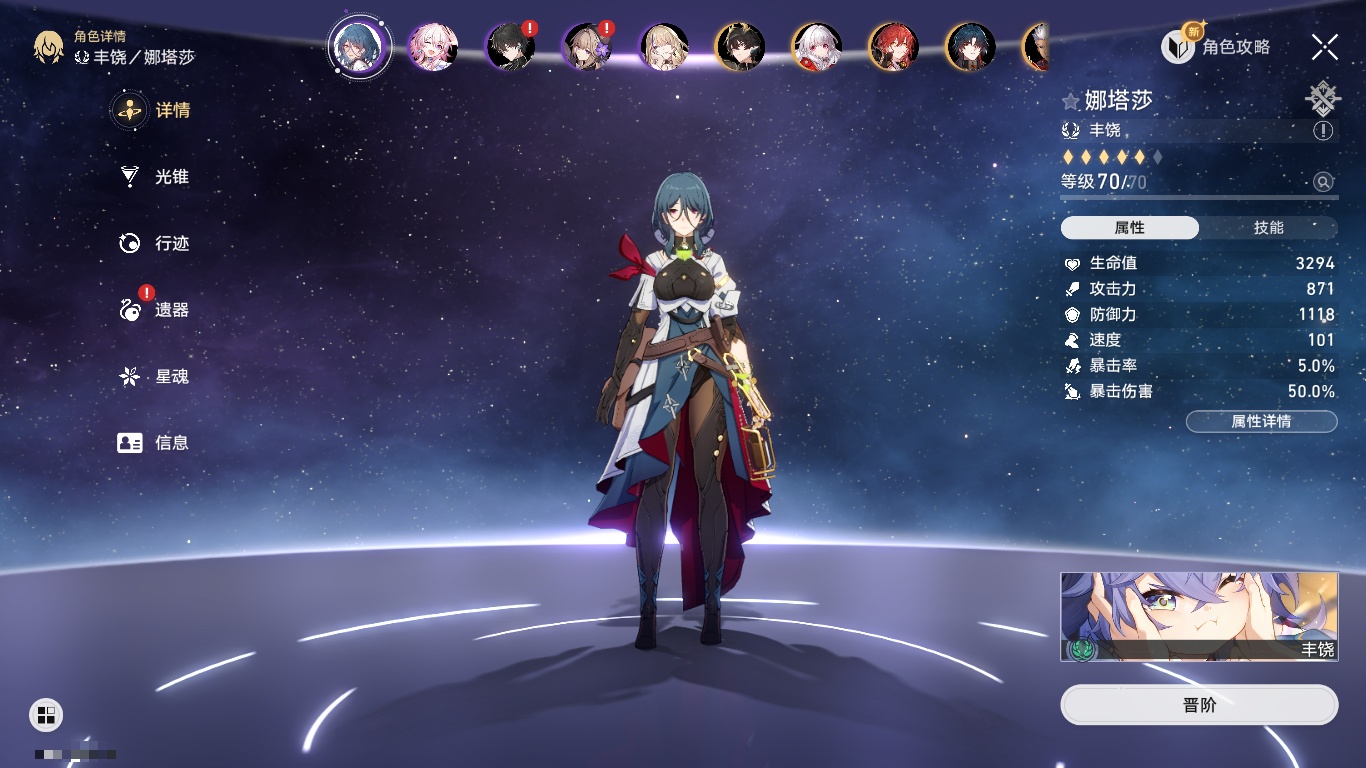1366x768 pixels.
Task: Select the 属性 attributes tab
Action: (1130, 228)
